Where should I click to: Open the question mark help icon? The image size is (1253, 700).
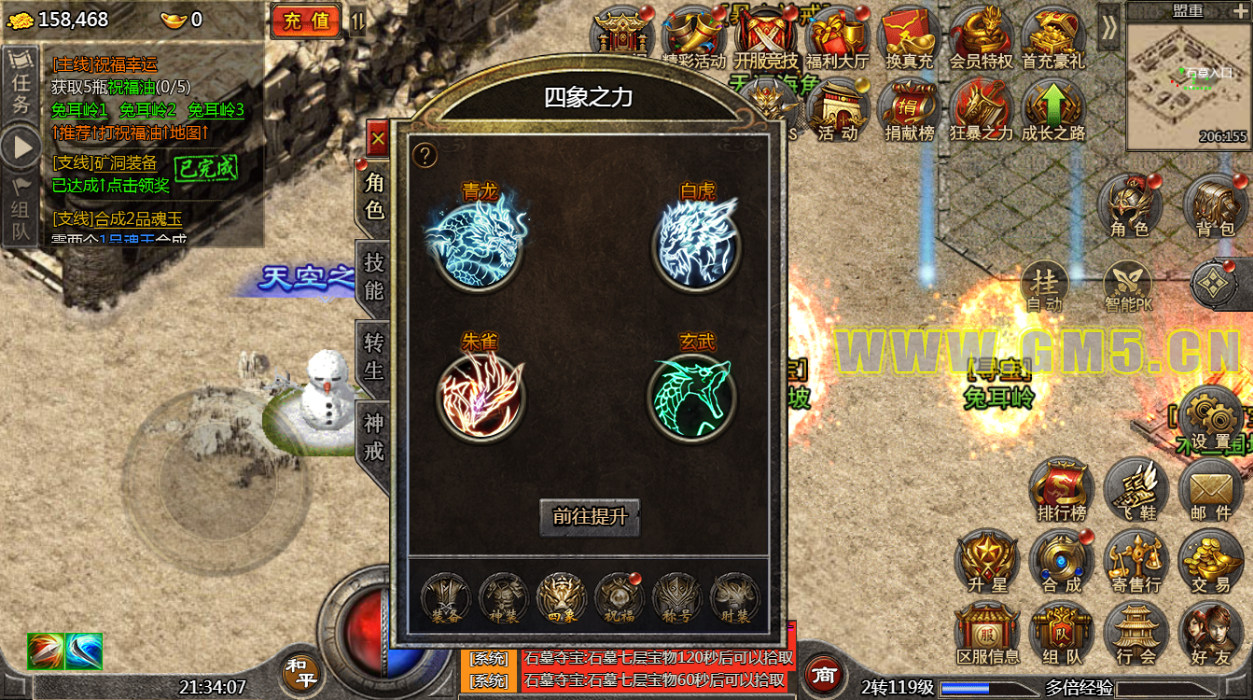point(425,155)
